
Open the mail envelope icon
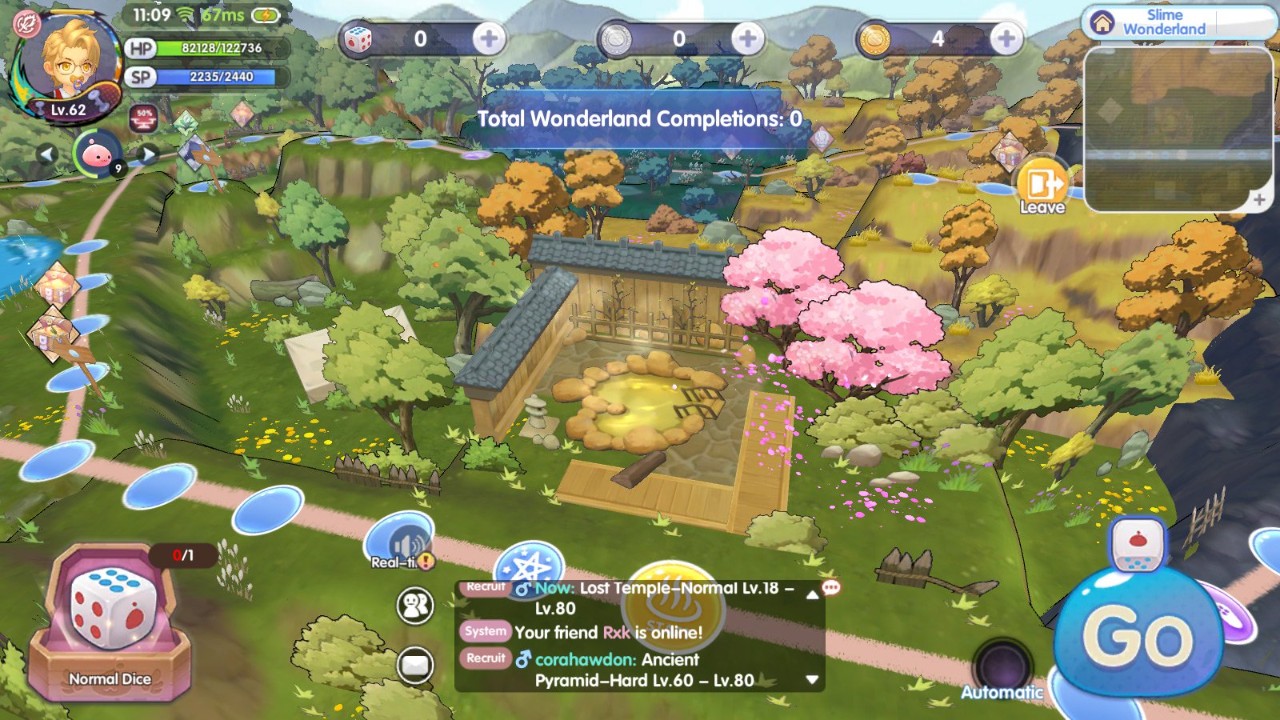pyautogui.click(x=414, y=664)
